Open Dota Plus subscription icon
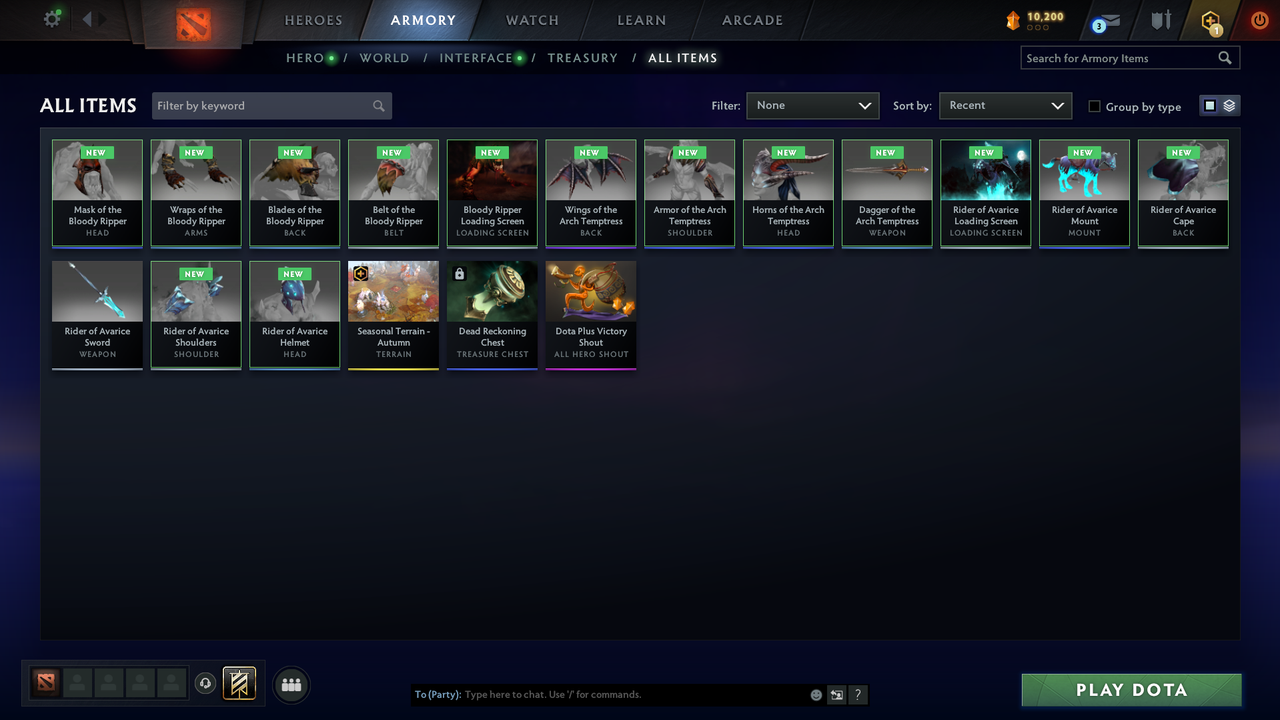 coord(1210,20)
